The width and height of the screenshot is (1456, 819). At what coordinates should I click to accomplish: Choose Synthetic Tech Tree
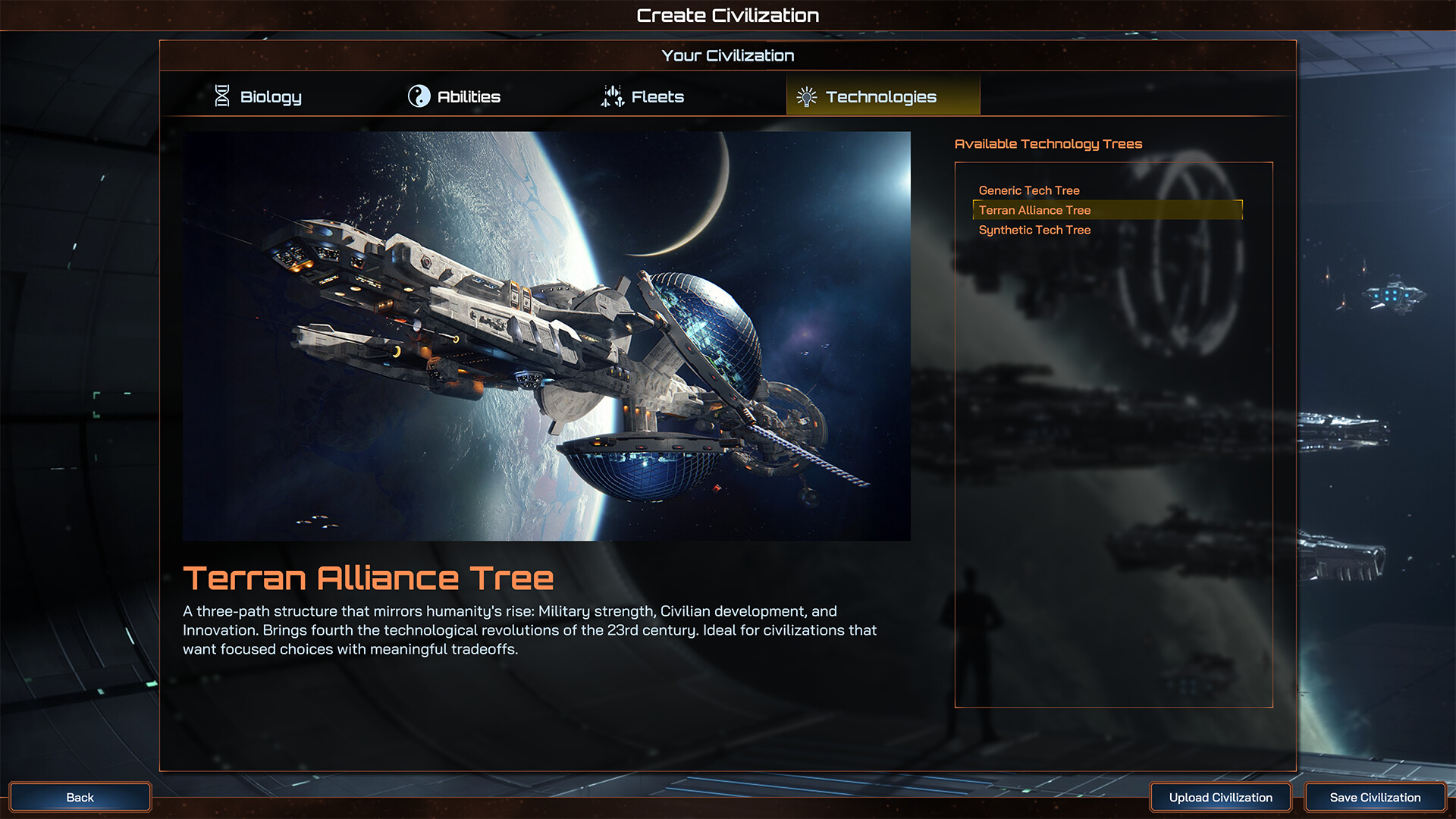(x=1033, y=230)
